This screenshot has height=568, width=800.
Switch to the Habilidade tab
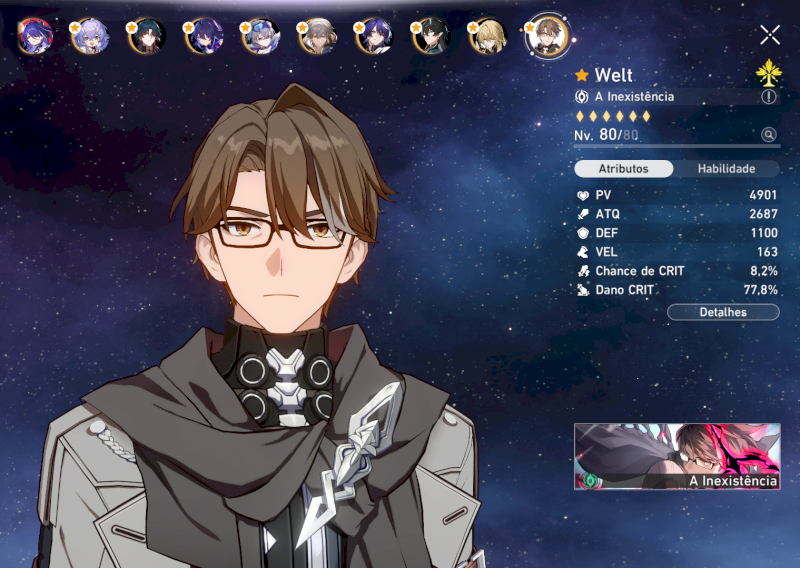point(725,169)
